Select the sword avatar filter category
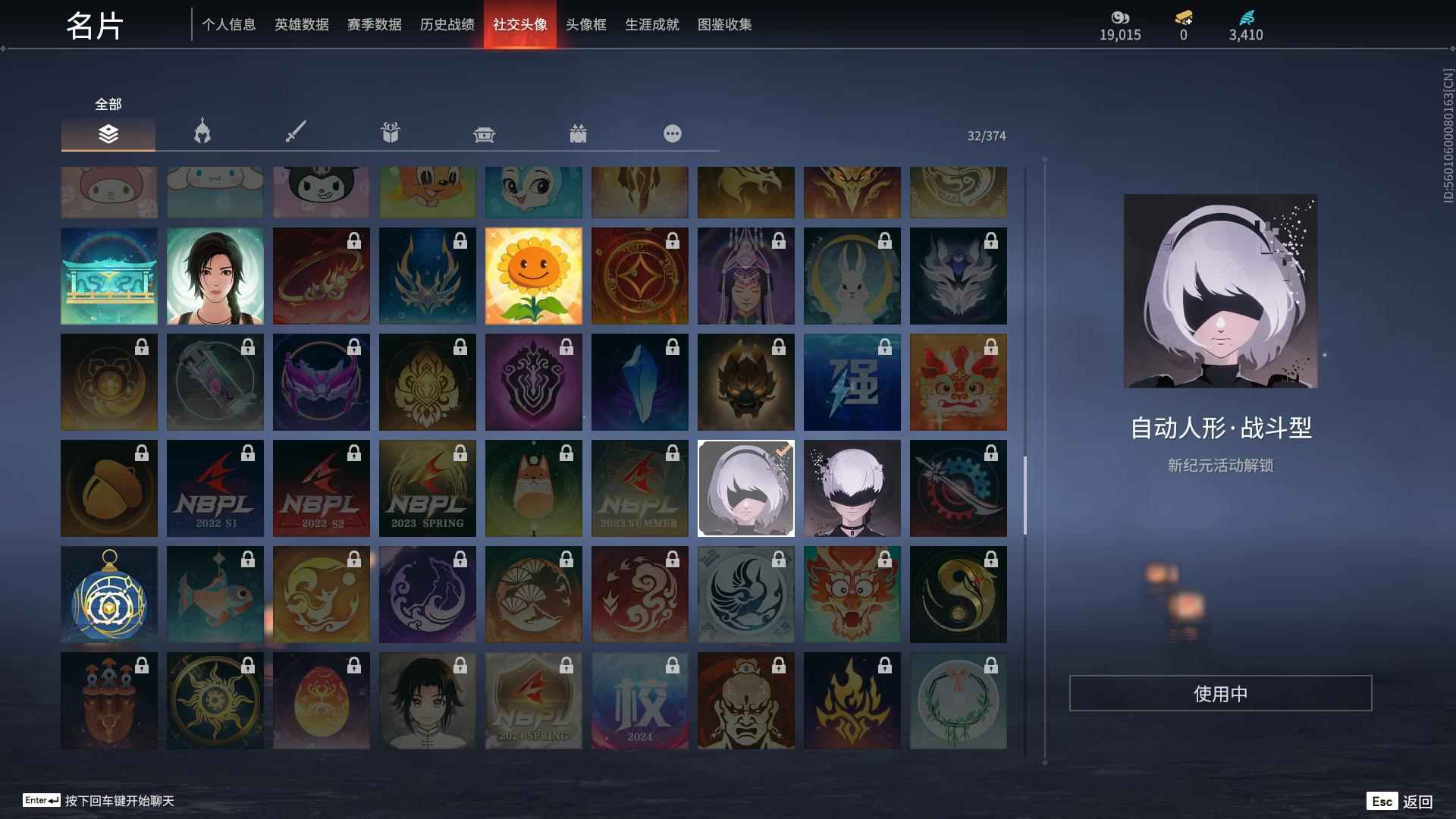This screenshot has height=819, width=1456. click(296, 133)
